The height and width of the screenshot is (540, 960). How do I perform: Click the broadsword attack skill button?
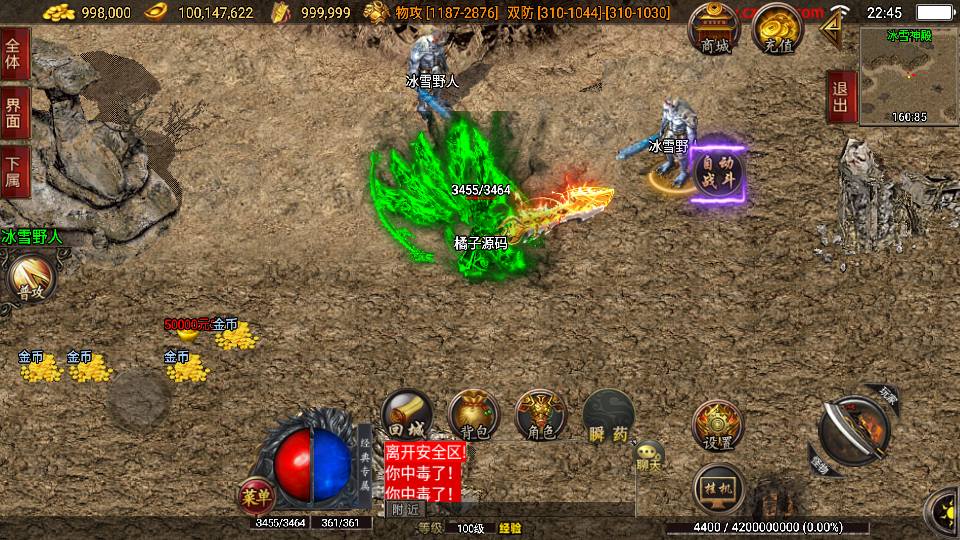click(x=855, y=432)
